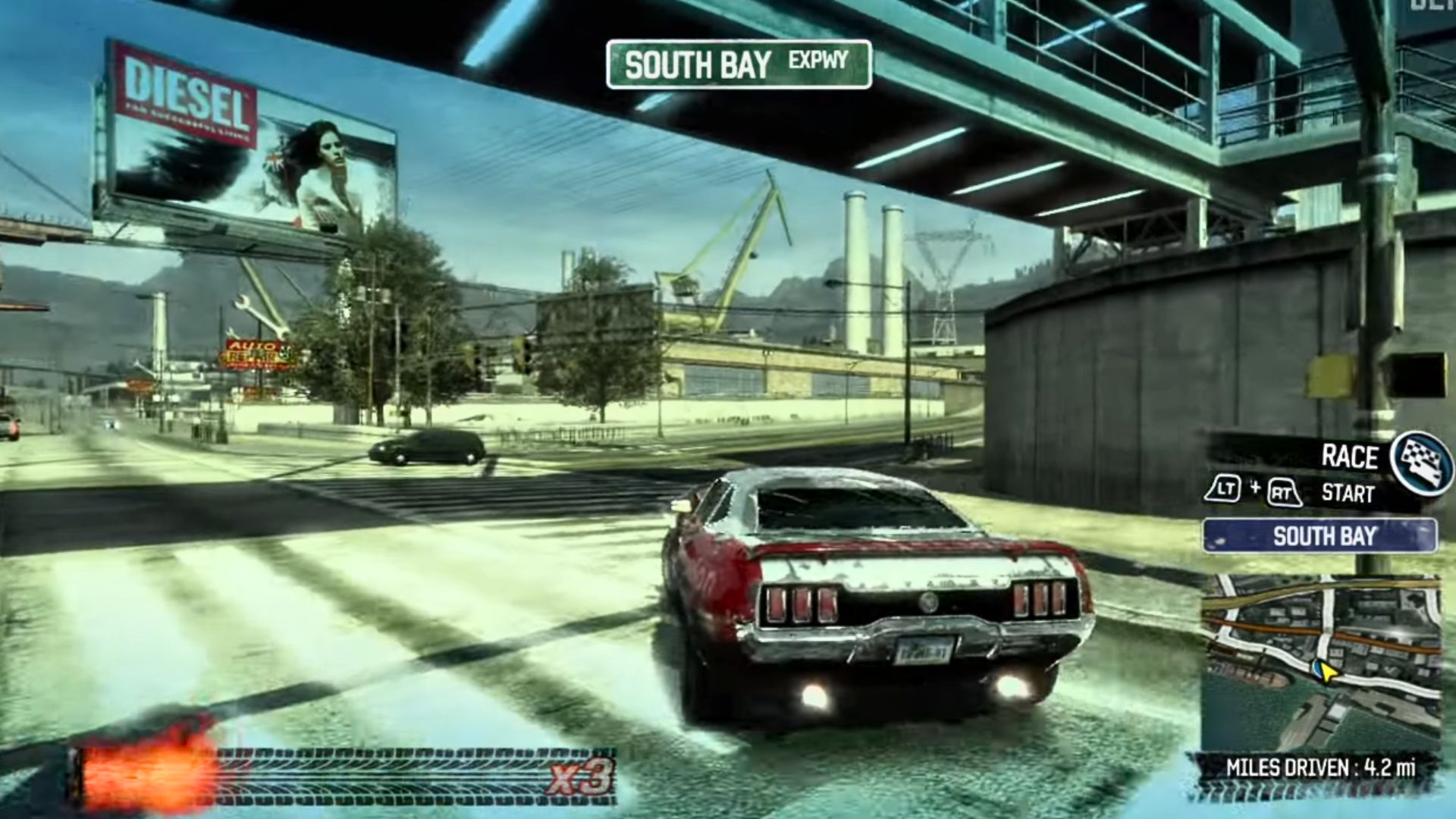Click the South Bay Expwy street sign

coord(739,64)
